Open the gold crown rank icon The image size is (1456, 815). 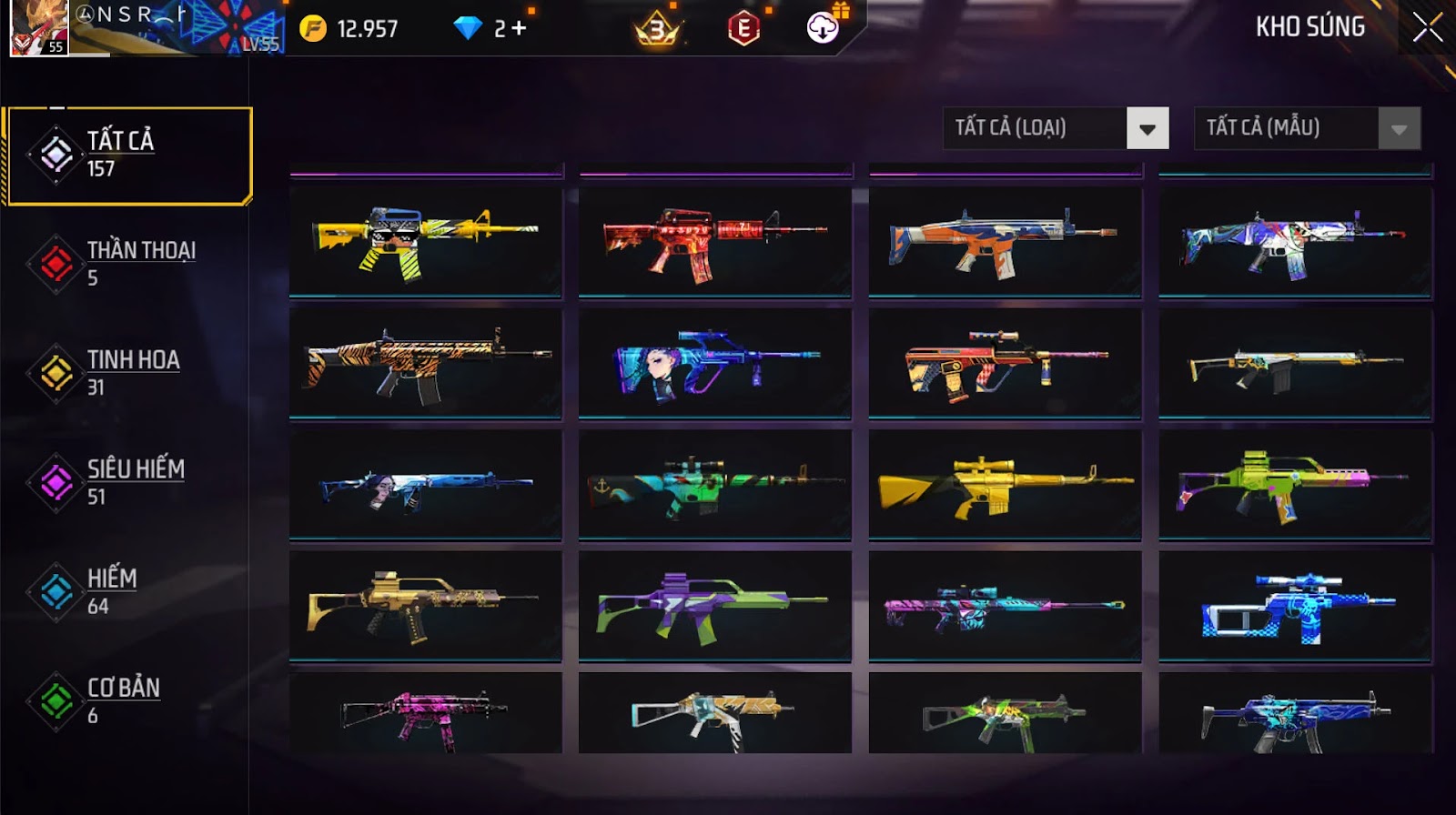[657, 30]
